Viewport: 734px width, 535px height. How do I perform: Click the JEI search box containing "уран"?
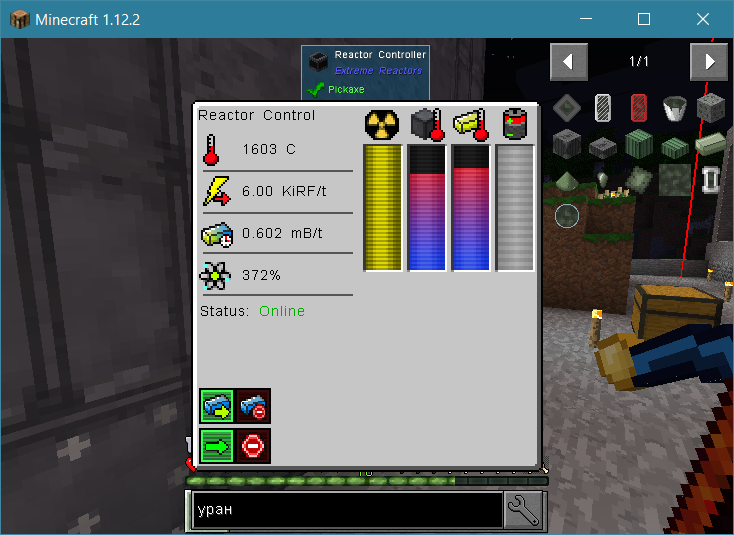347,510
